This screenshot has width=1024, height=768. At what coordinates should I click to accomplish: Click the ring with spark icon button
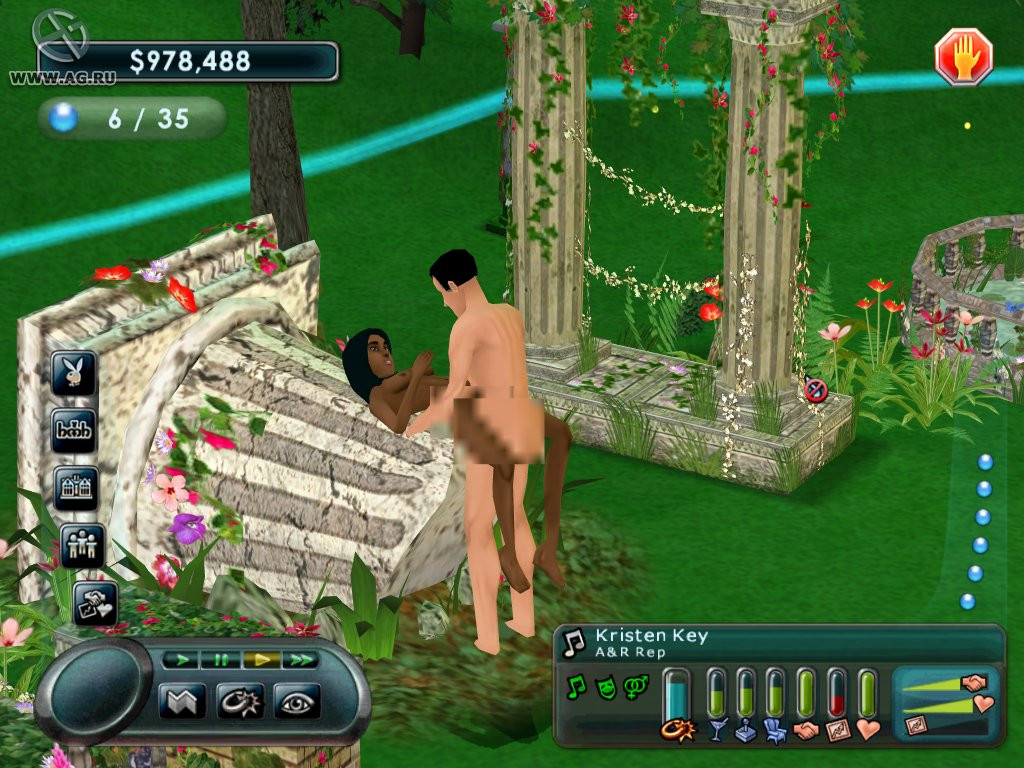pyautogui.click(x=240, y=700)
